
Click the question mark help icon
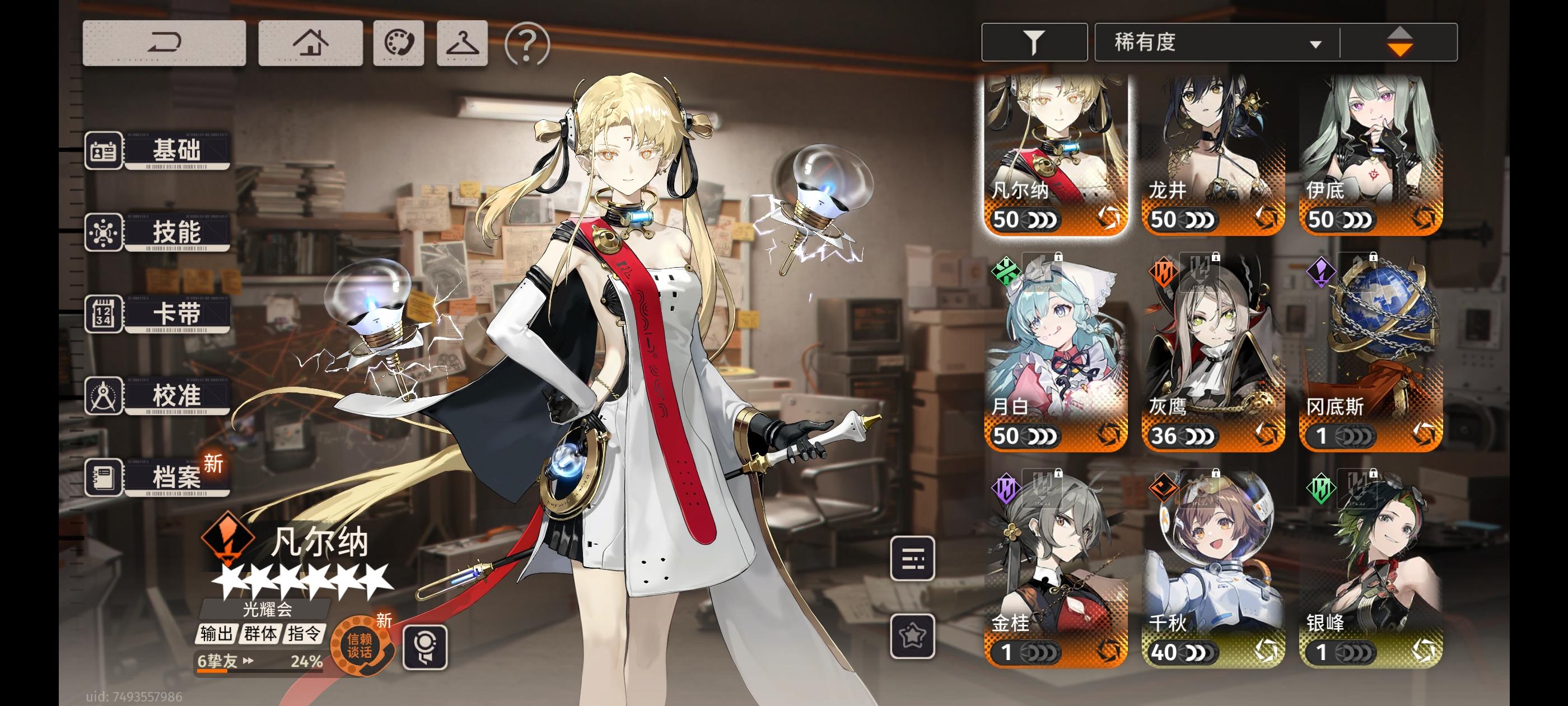click(x=527, y=43)
